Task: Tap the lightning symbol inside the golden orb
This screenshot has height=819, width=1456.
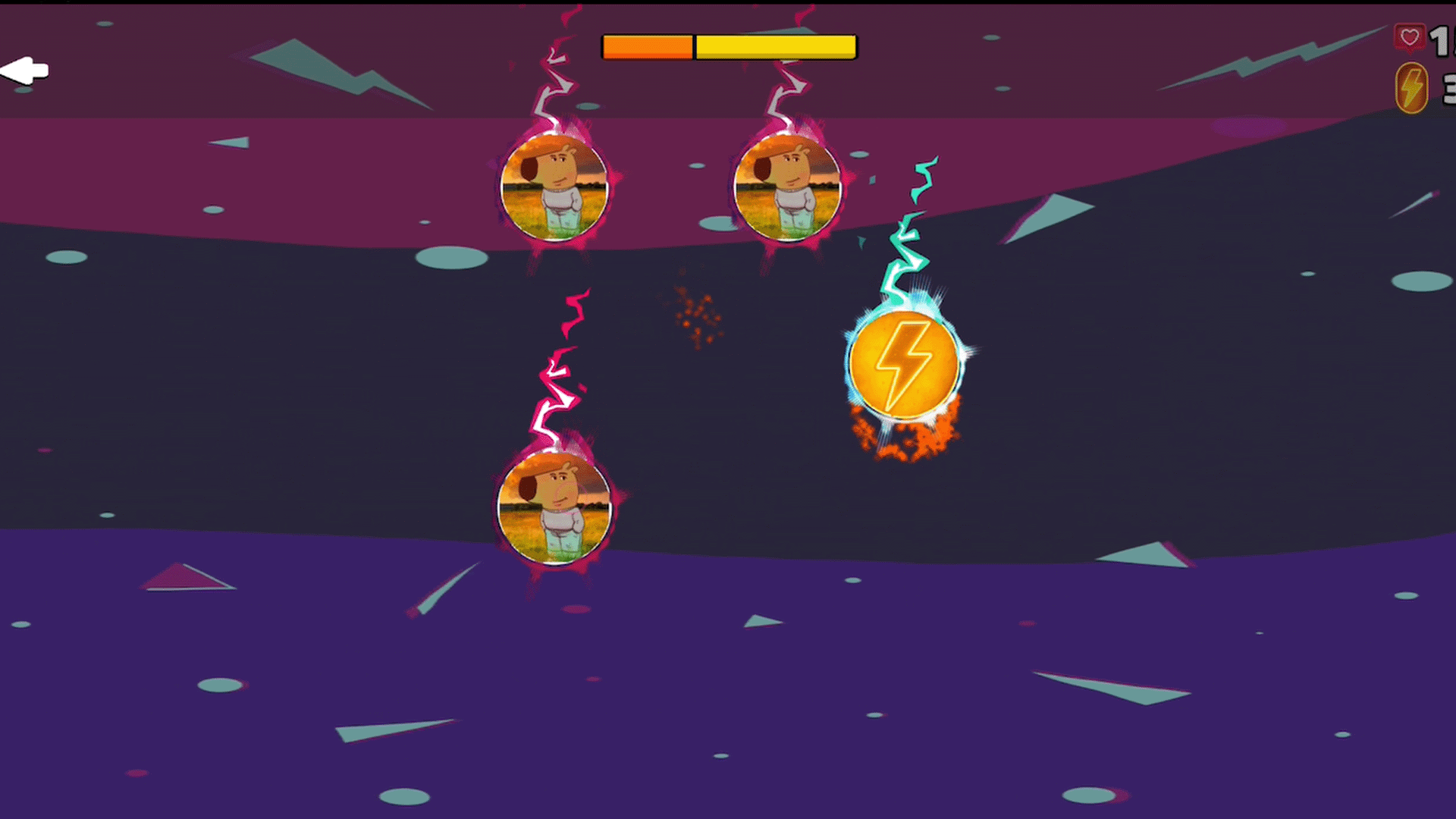Action: pyautogui.click(x=908, y=362)
